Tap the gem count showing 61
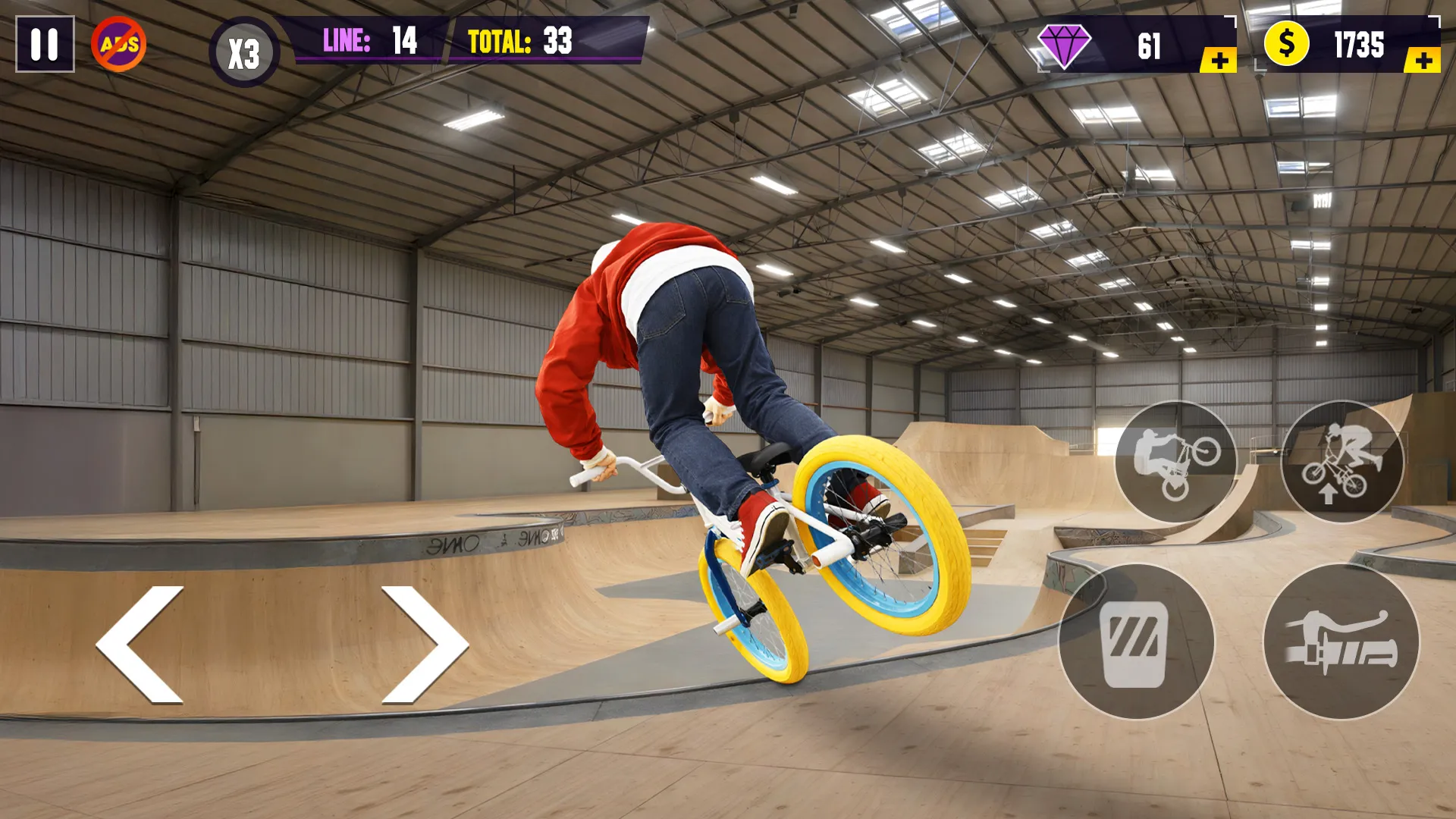 click(1147, 44)
